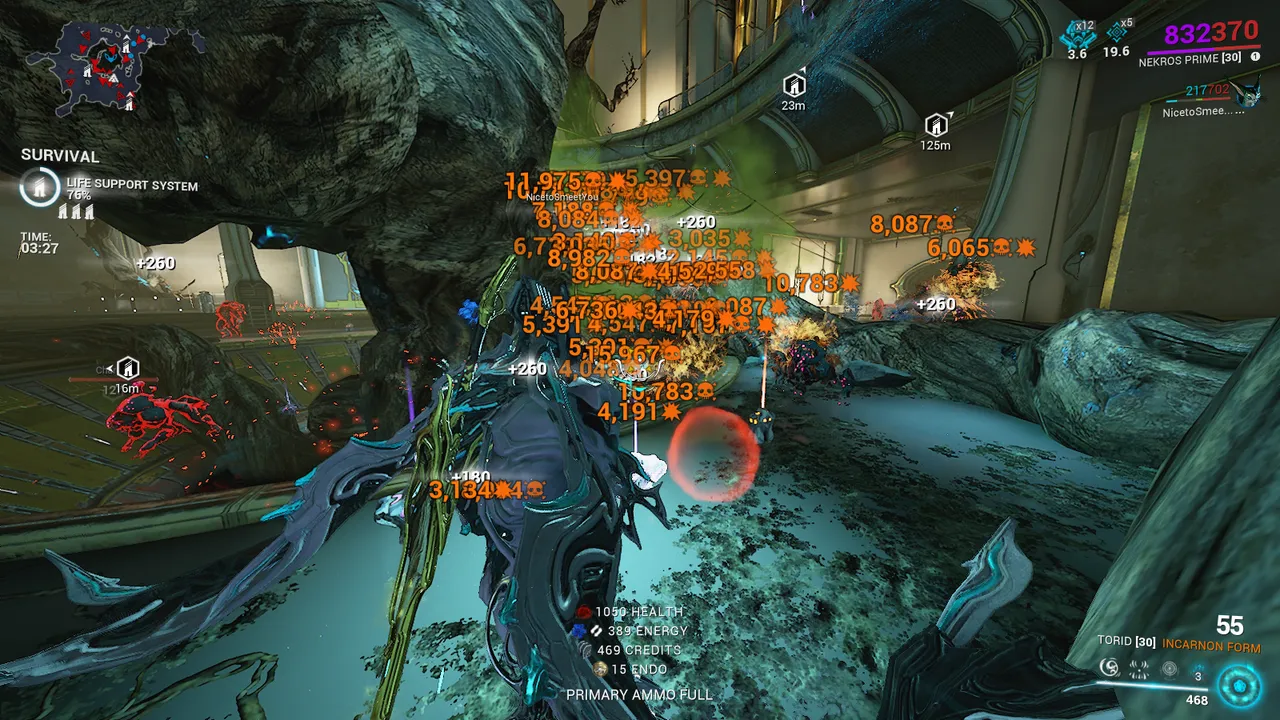The image size is (1280, 720).
Task: Click the health icon next to 1050
Action: (x=584, y=611)
